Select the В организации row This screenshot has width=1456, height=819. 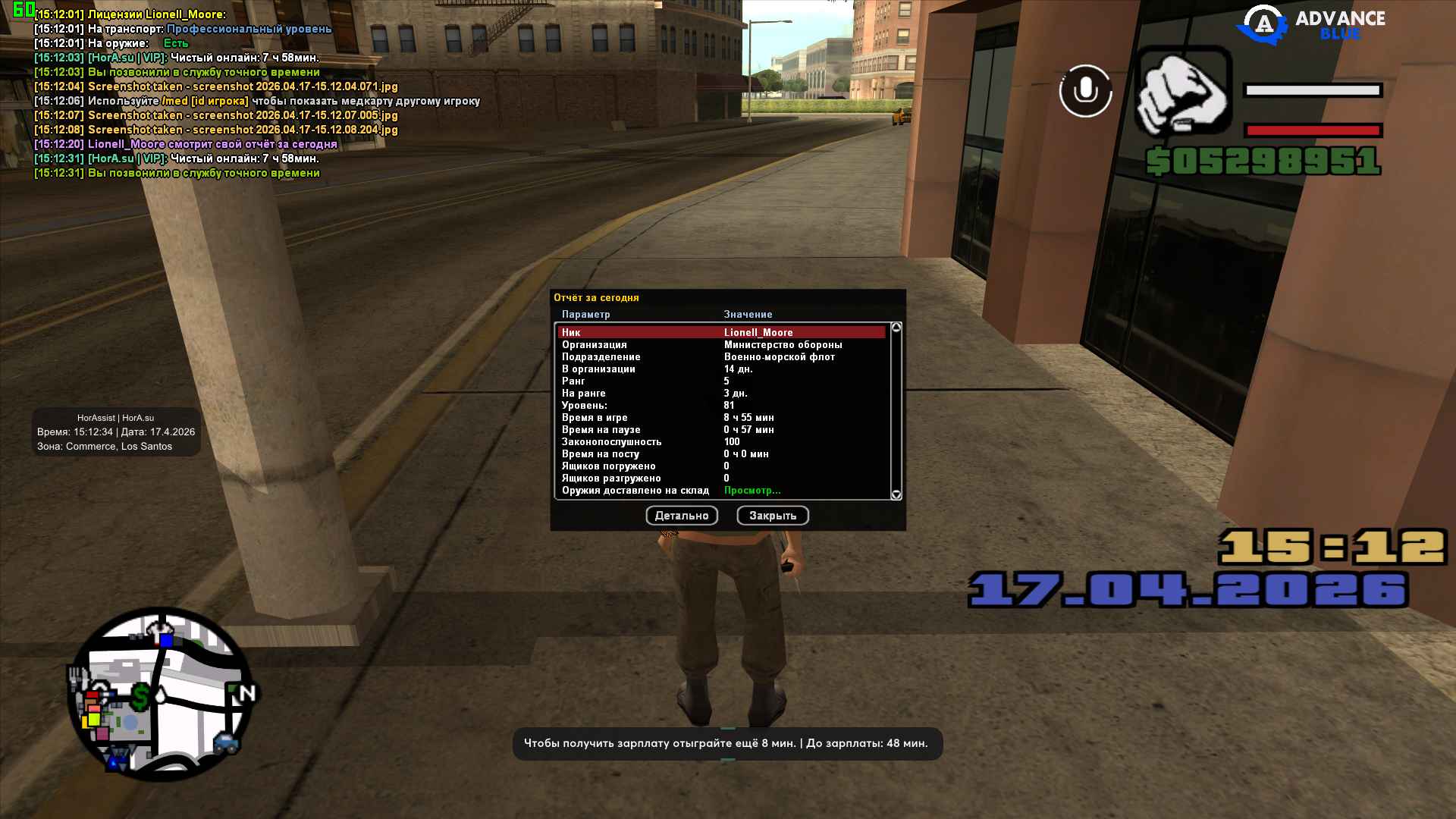720,369
